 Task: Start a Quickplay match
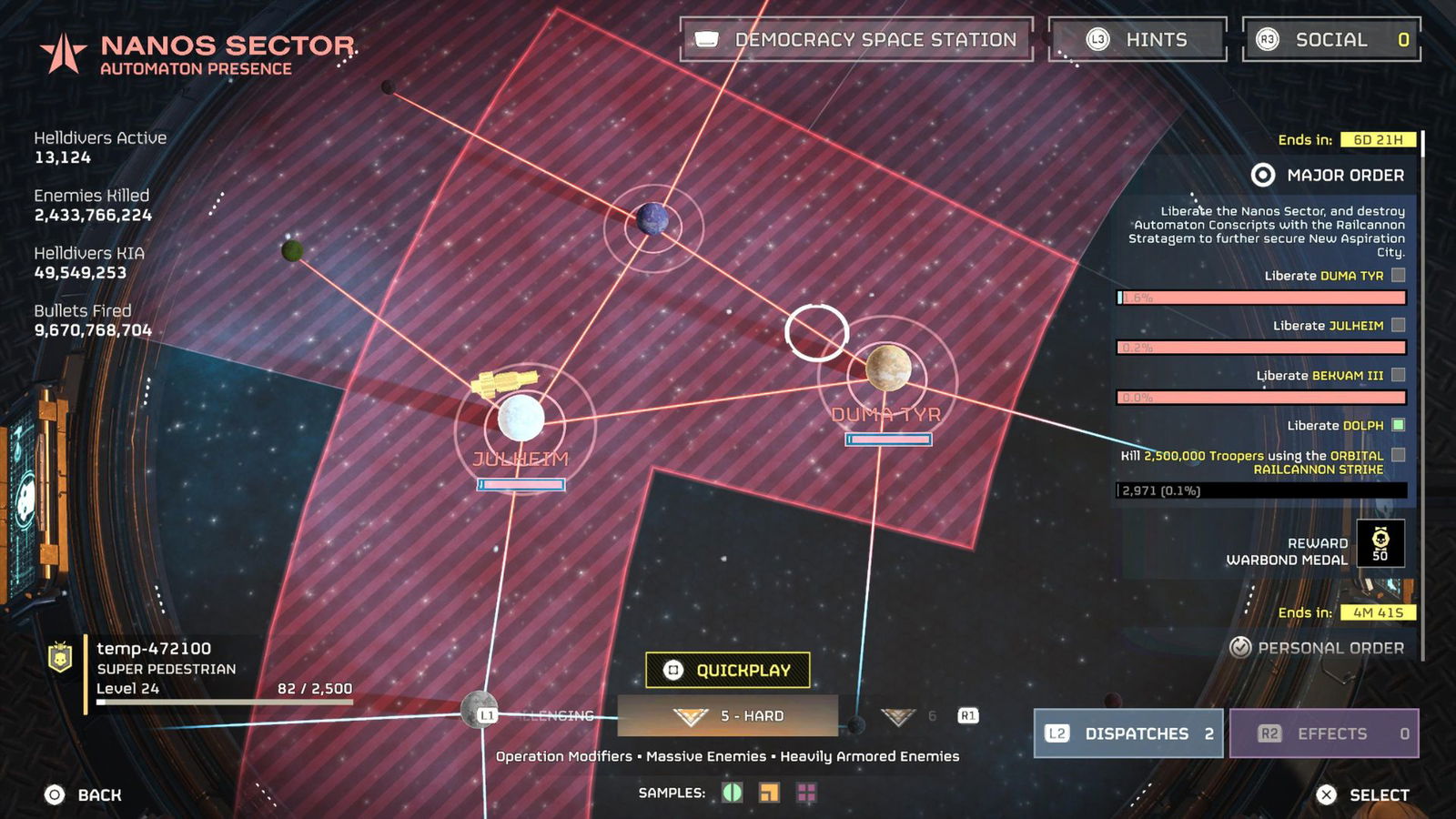tap(727, 671)
